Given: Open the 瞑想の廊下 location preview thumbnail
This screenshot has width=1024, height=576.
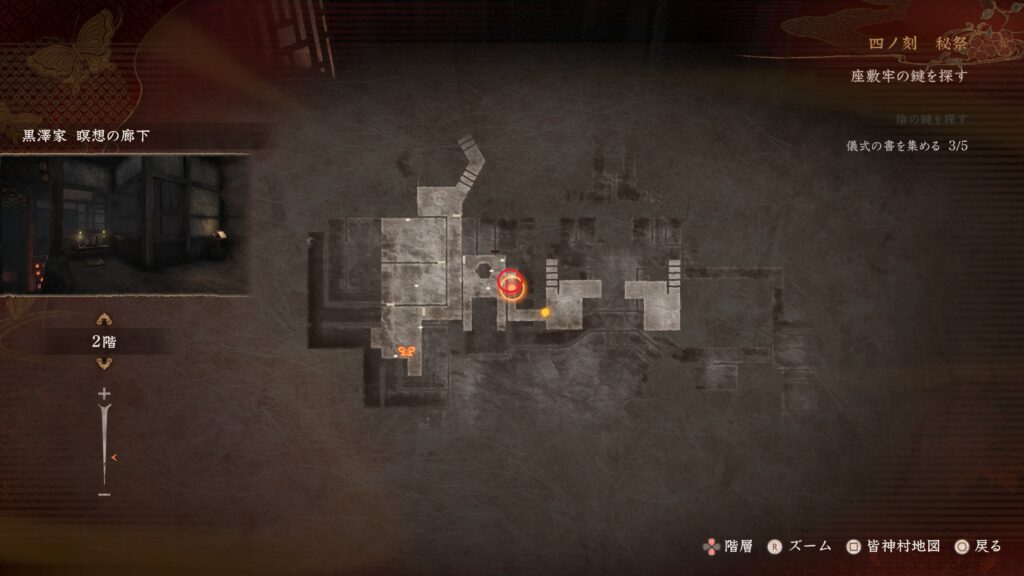Looking at the screenshot, I should pyautogui.click(x=124, y=224).
